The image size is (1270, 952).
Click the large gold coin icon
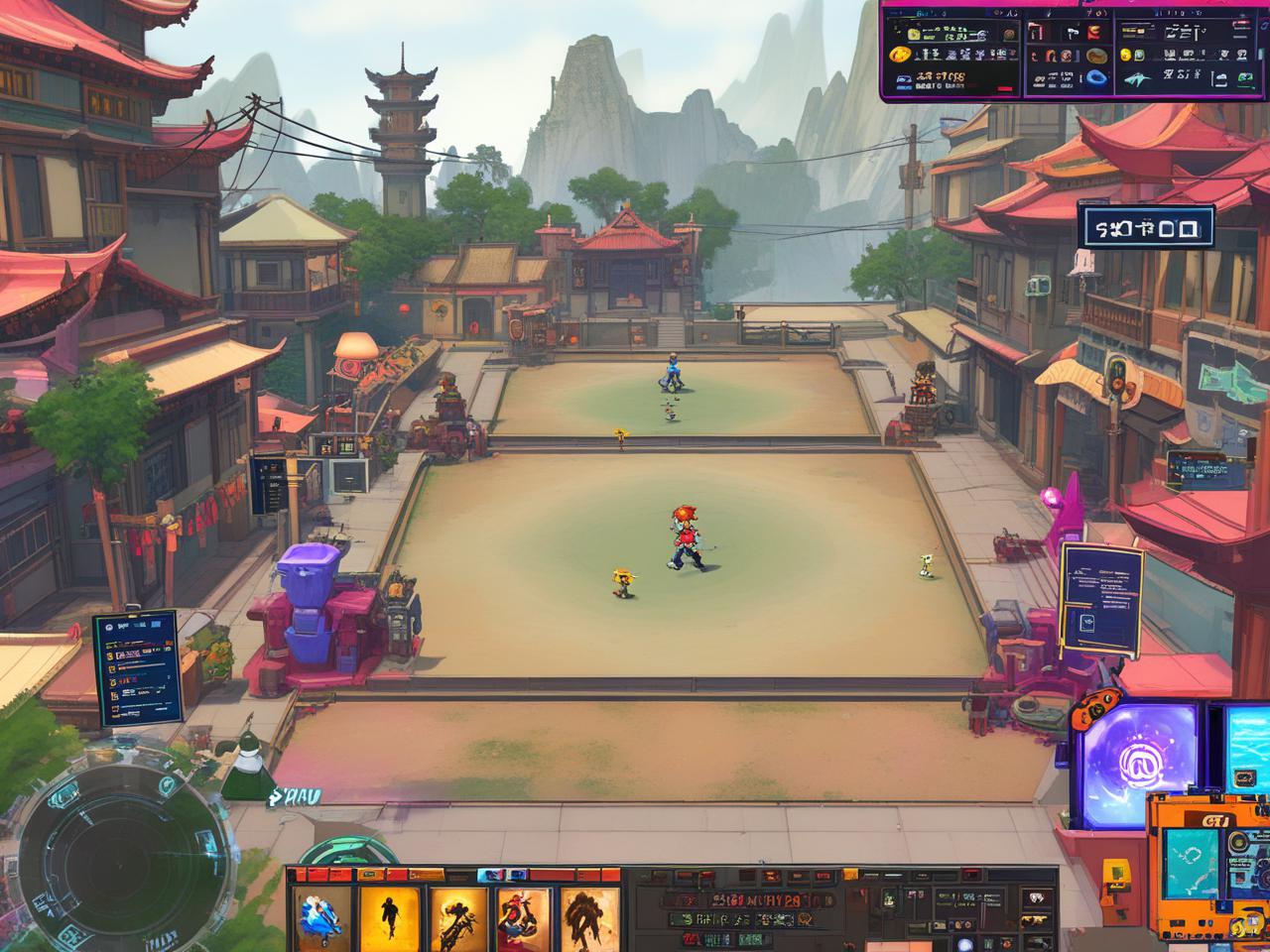point(901,55)
